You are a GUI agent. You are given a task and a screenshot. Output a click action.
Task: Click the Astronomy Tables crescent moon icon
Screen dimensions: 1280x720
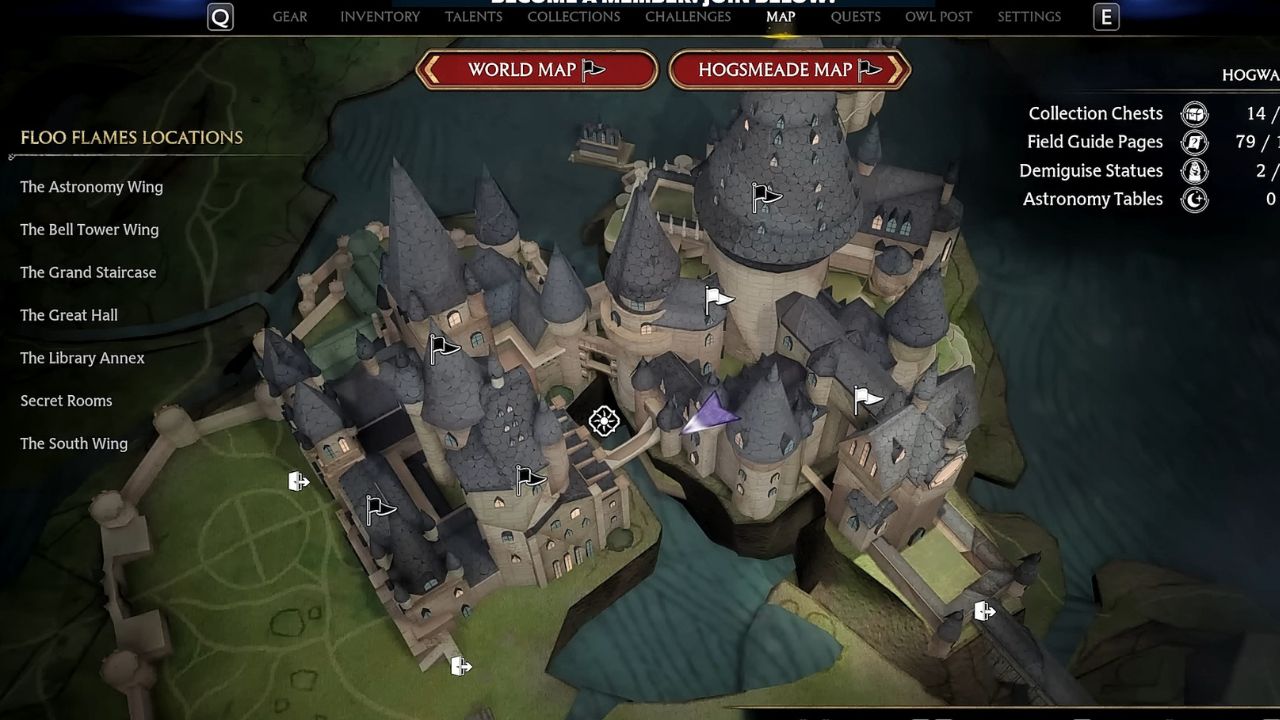pyautogui.click(x=1194, y=199)
